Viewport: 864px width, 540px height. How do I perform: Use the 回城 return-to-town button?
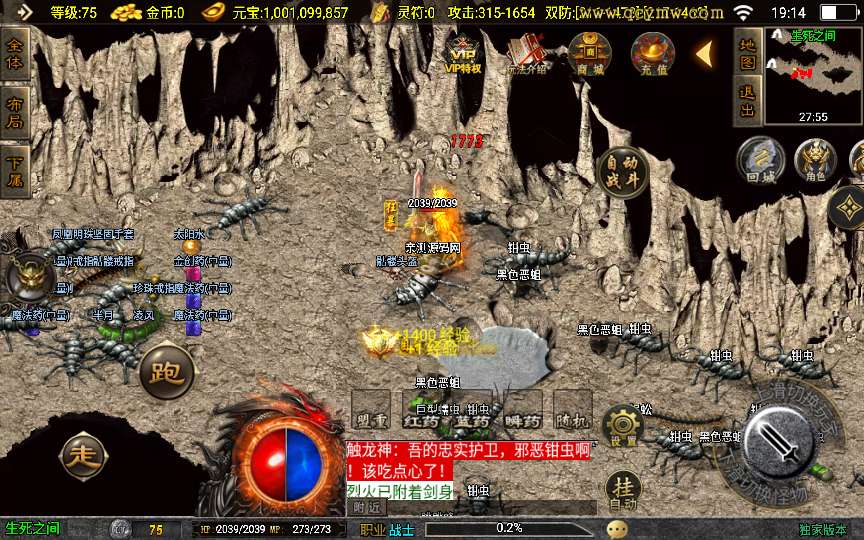coord(759,161)
